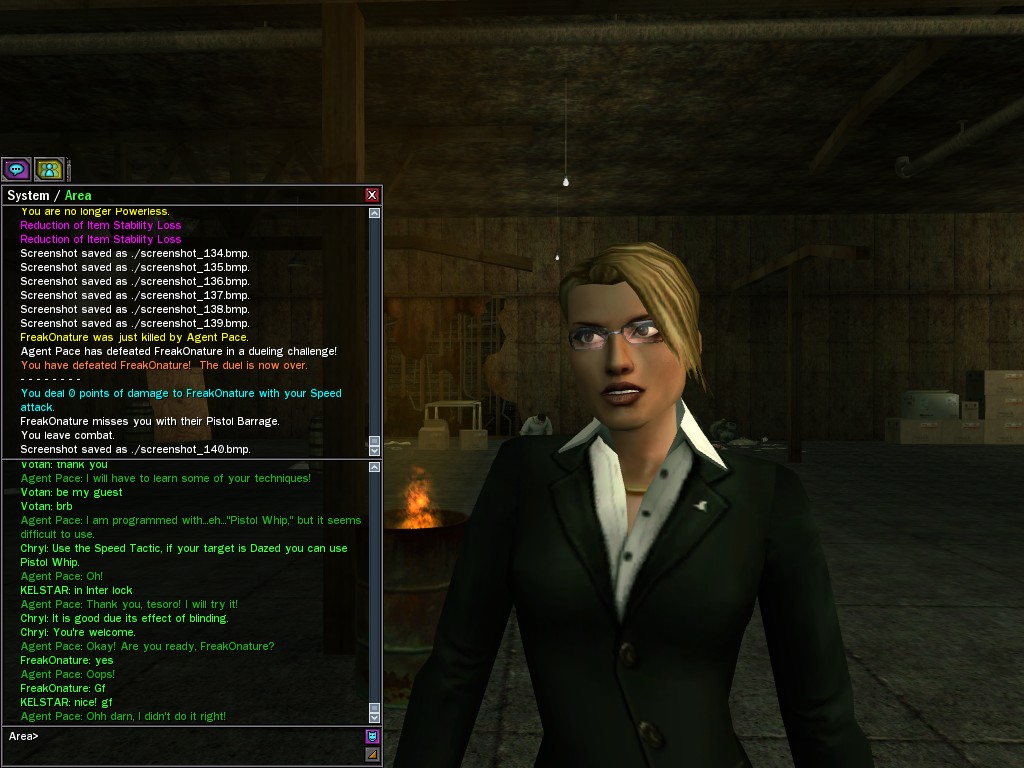Close the System / Area chat window
The image size is (1024, 768).
372,195
